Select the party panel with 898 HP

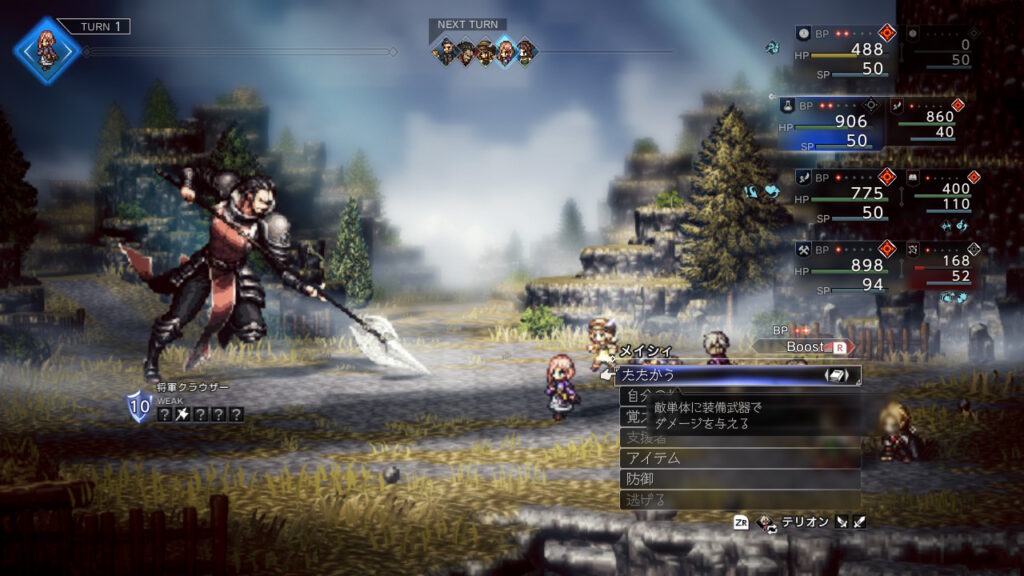[838, 266]
